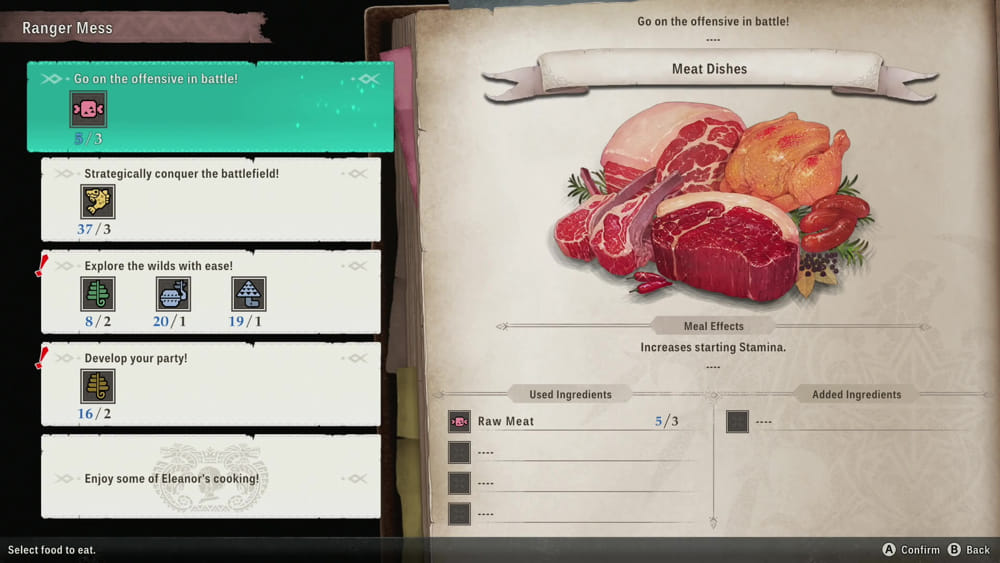The height and width of the screenshot is (563, 1000).
Task: Click the yellow fish ingredient icon
Action: [x=98, y=202]
